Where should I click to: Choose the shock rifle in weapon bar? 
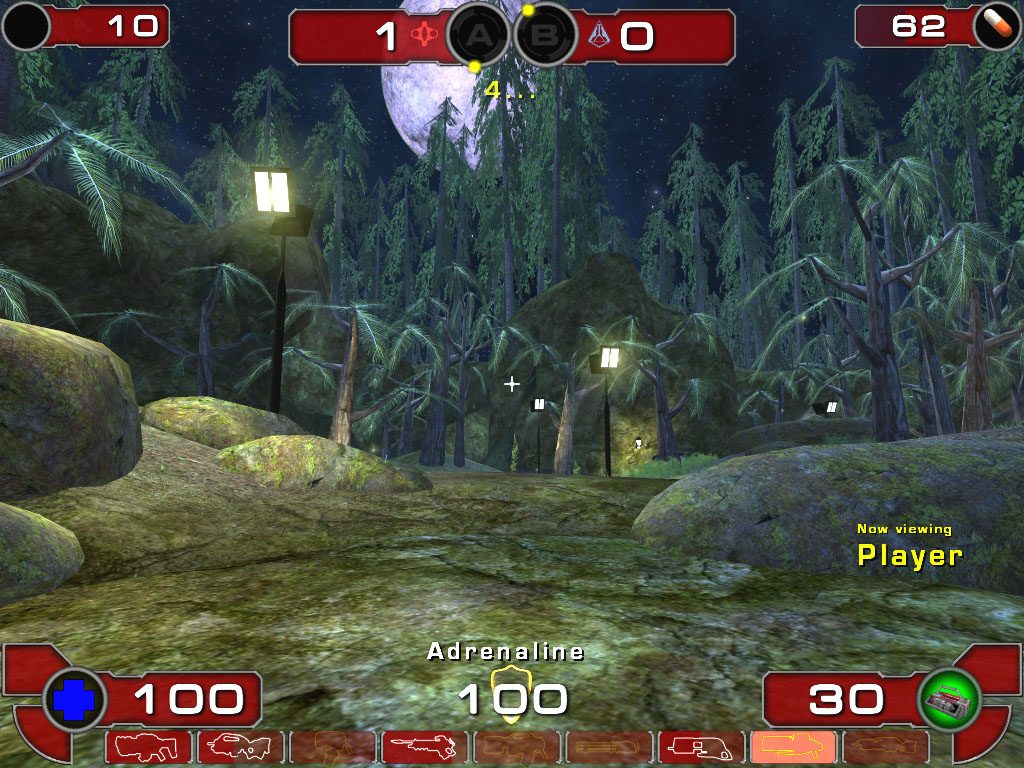click(424, 747)
